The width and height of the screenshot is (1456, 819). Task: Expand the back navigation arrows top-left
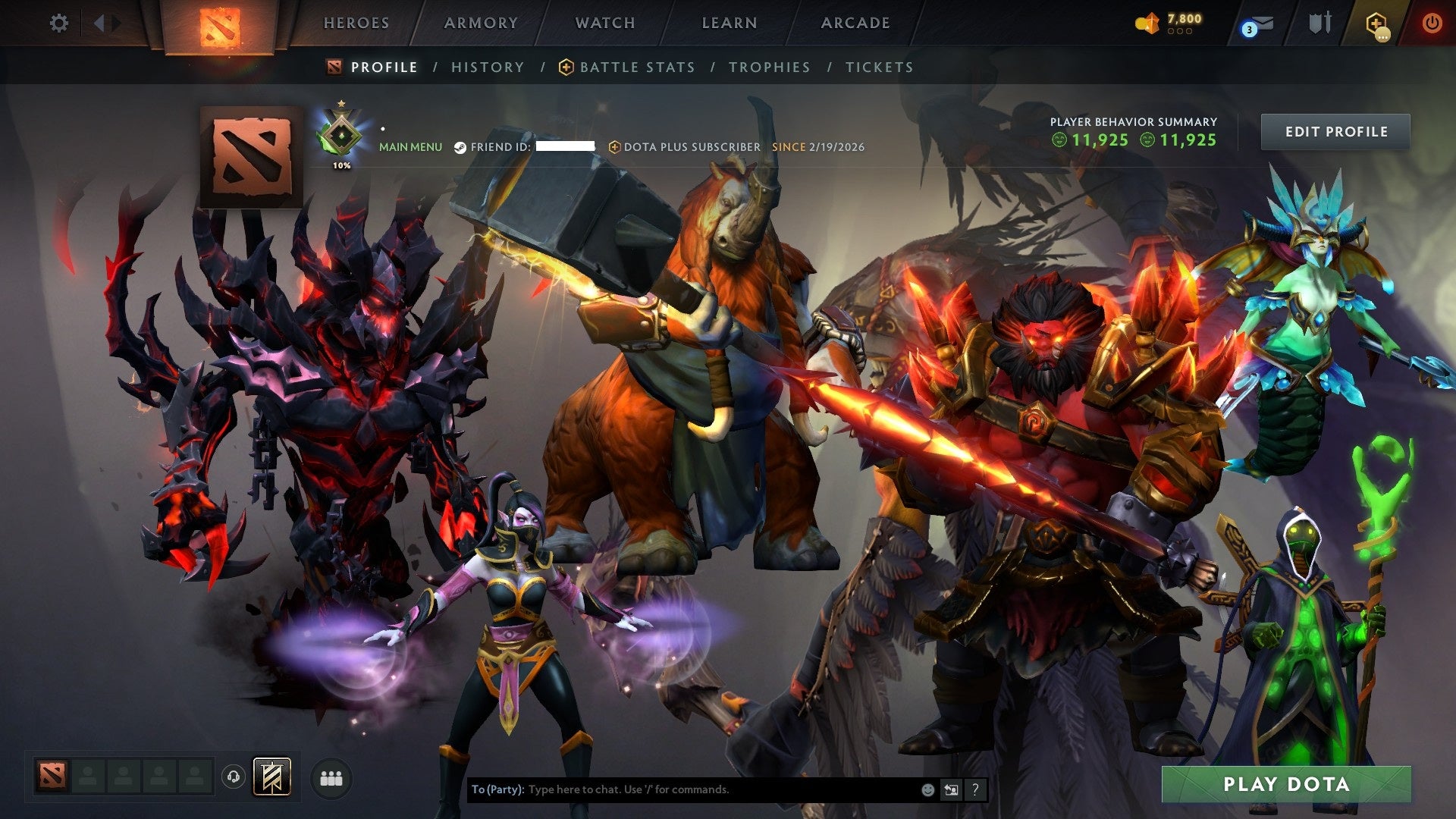click(x=99, y=23)
